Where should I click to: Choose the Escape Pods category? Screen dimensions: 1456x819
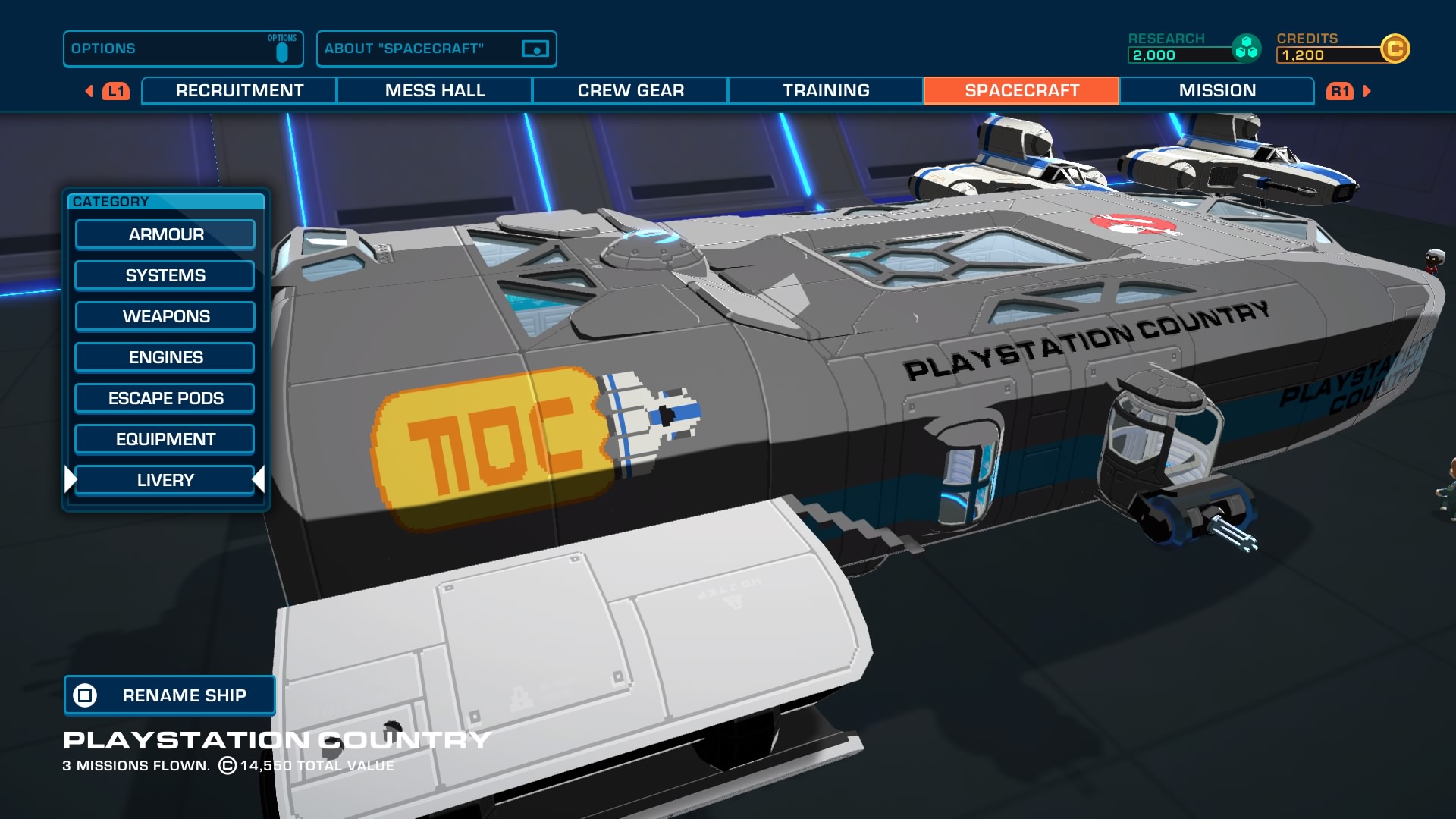pyautogui.click(x=165, y=399)
